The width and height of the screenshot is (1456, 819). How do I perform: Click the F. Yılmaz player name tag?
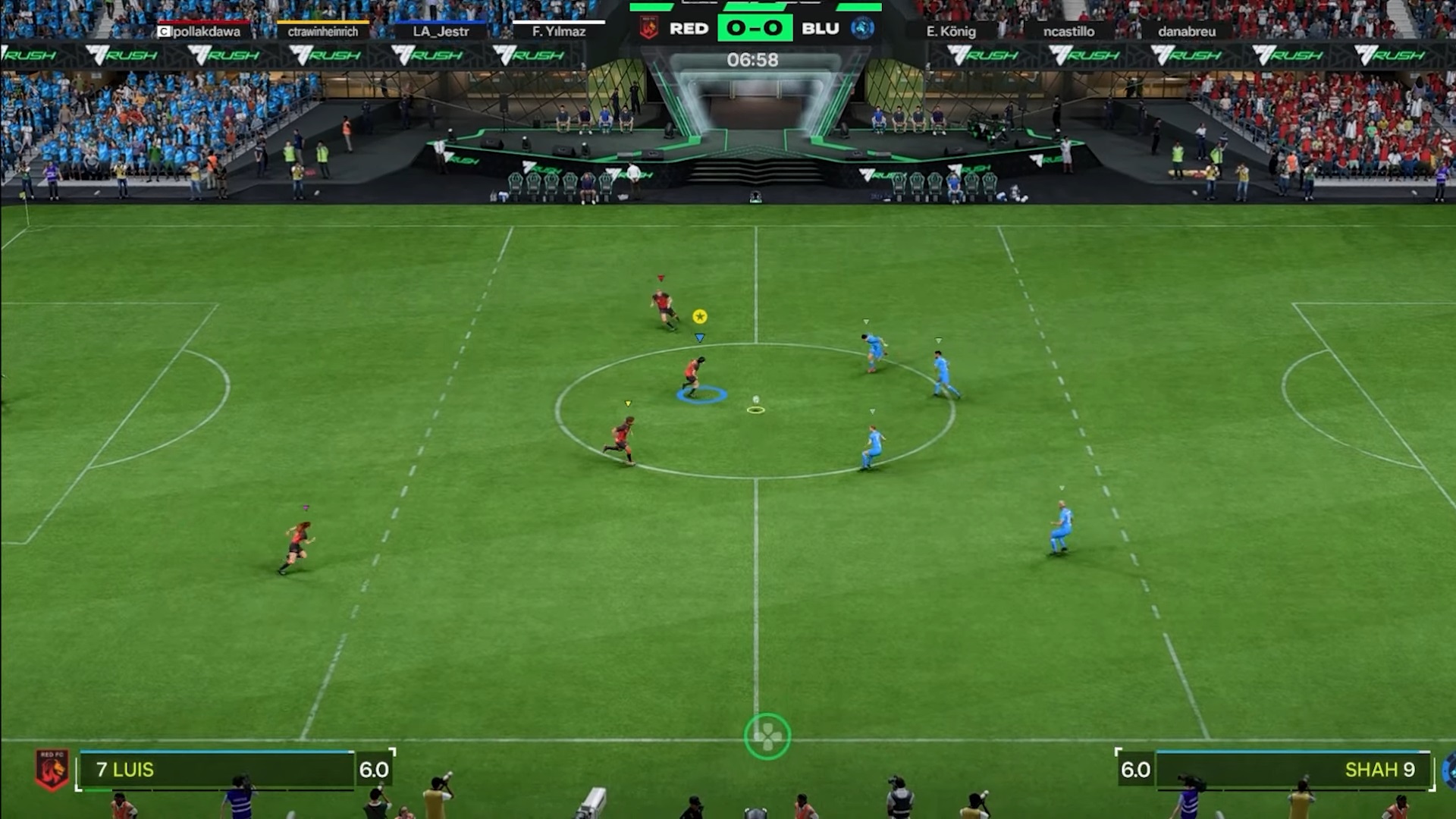[559, 31]
